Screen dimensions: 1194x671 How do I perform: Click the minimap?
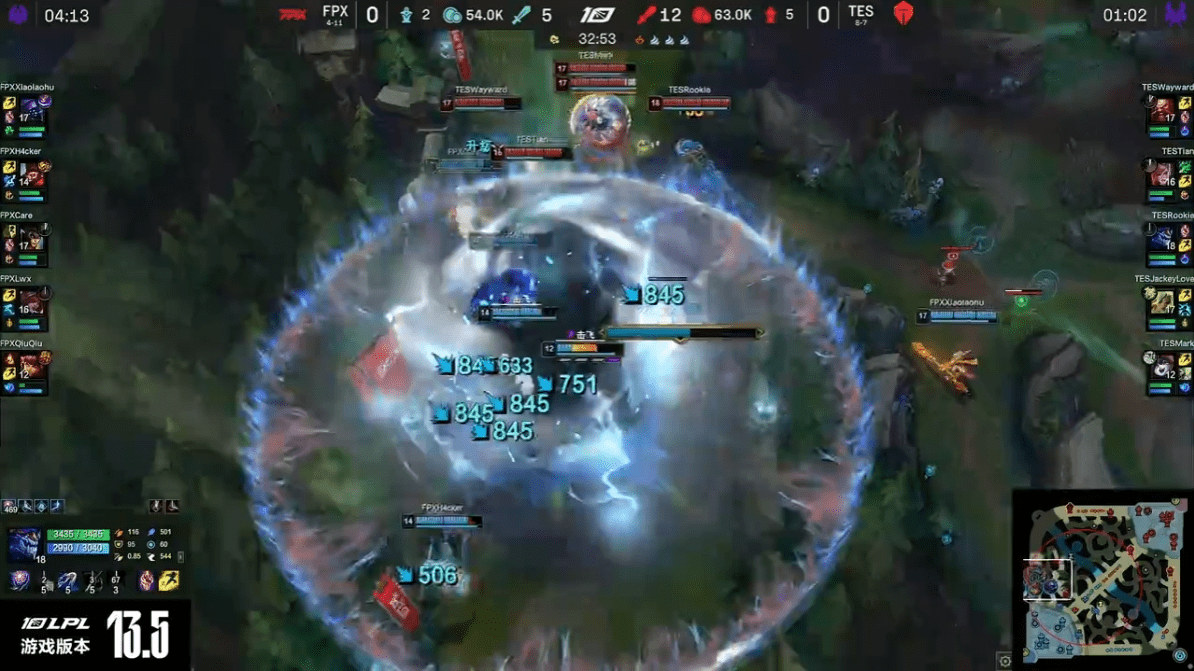pos(1102,580)
